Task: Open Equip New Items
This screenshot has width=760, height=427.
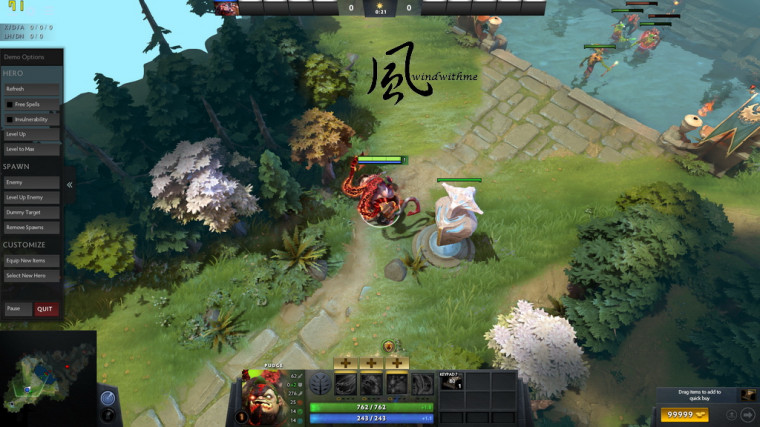Action: point(32,261)
